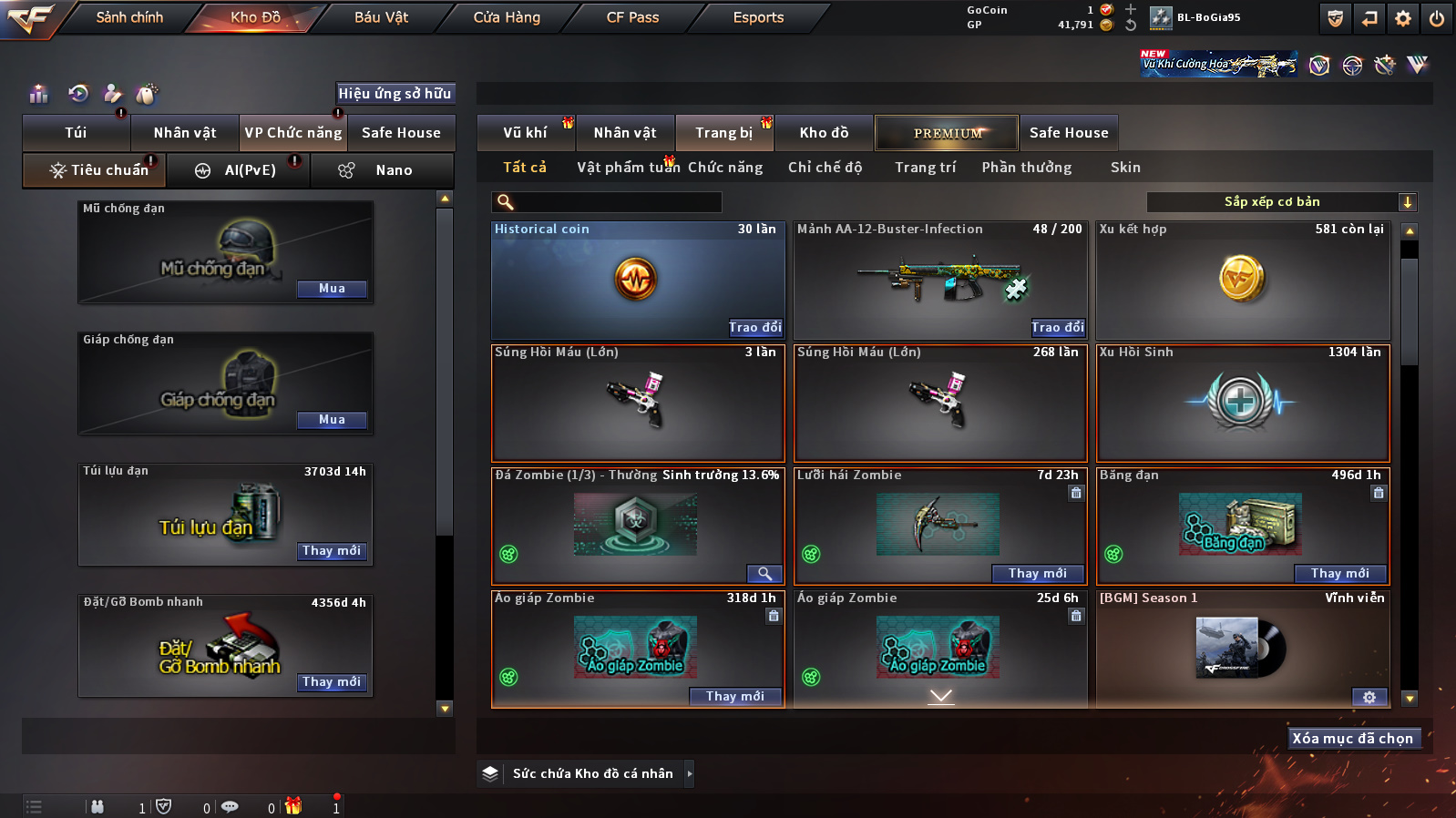Viewport: 1456px width, 818px height.
Task: Choose the Nano equipment tab
Action: (383, 170)
